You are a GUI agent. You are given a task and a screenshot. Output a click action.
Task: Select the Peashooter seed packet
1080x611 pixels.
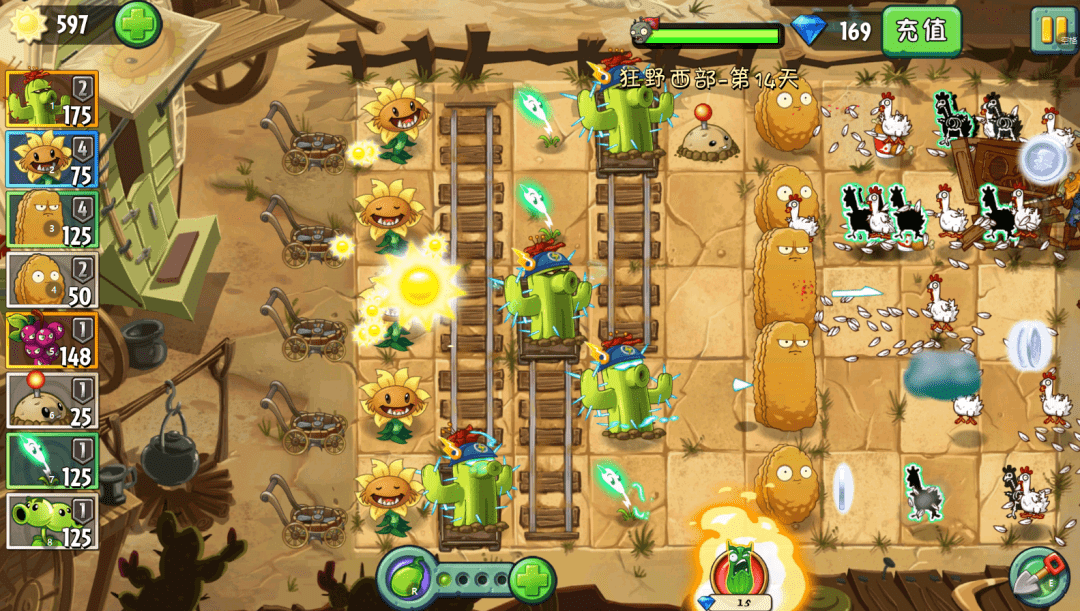[52, 521]
